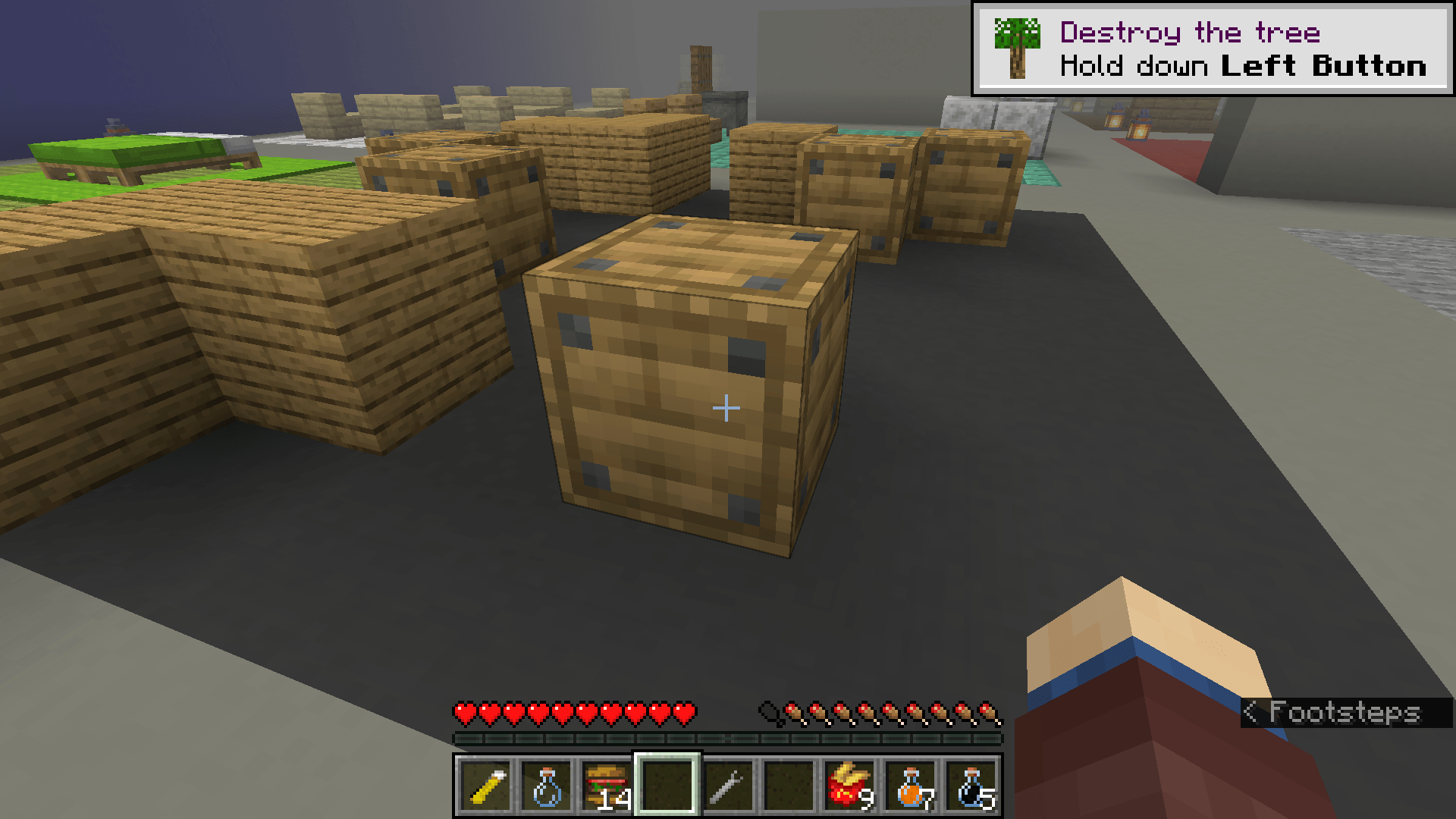Image resolution: width=1456 pixels, height=819 pixels.
Task: Click the Destroy the tree title text
Action: pos(1189,32)
